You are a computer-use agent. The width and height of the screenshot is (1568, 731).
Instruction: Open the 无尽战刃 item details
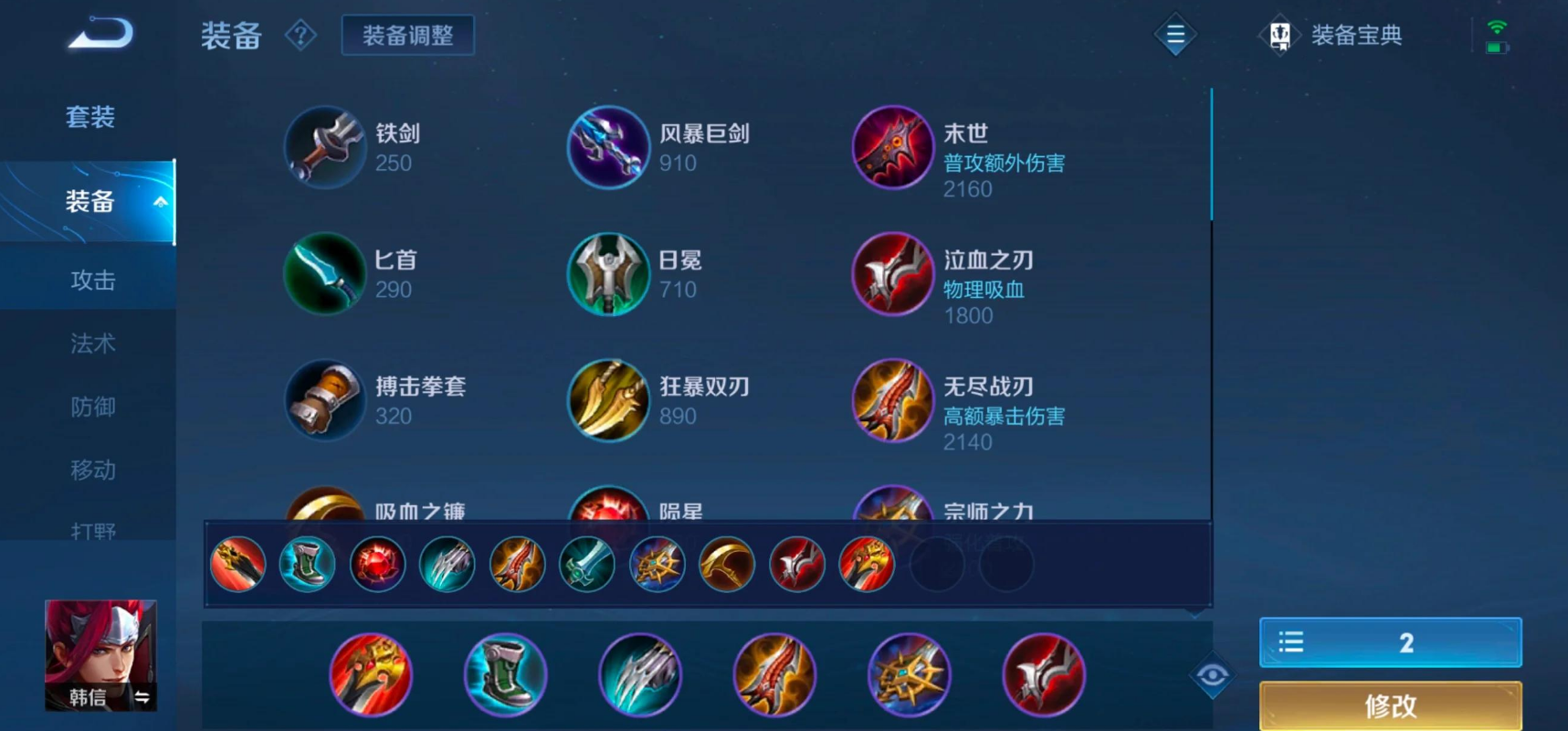tap(892, 401)
